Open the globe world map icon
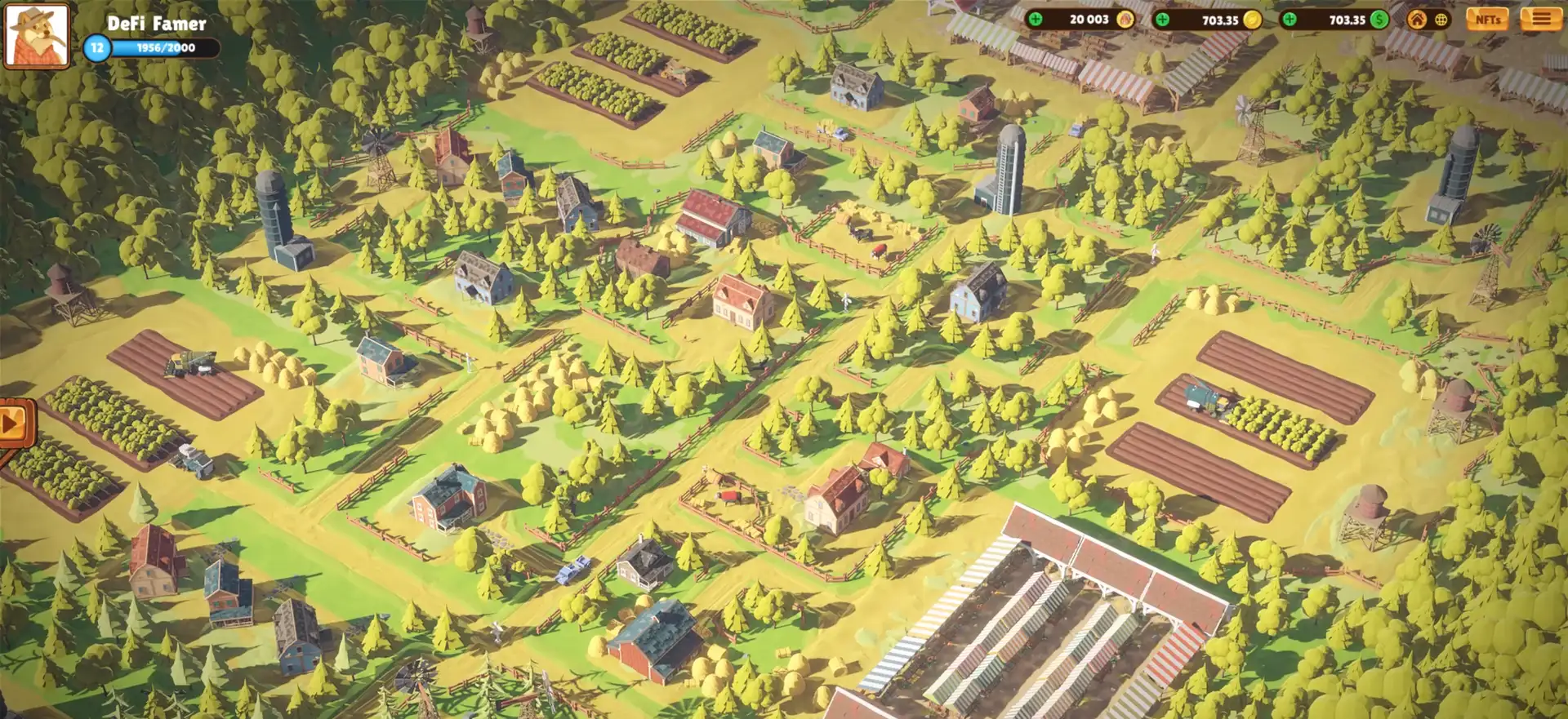The image size is (1568, 719). 1441,20
